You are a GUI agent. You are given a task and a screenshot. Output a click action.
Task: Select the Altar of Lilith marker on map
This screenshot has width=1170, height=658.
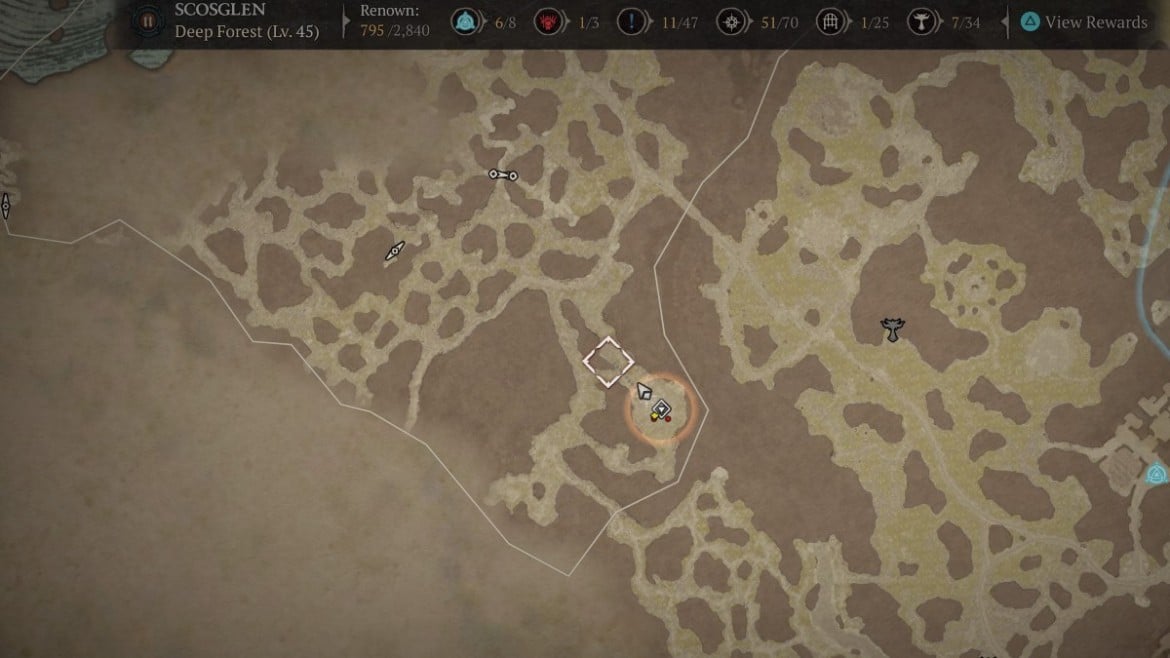click(891, 329)
